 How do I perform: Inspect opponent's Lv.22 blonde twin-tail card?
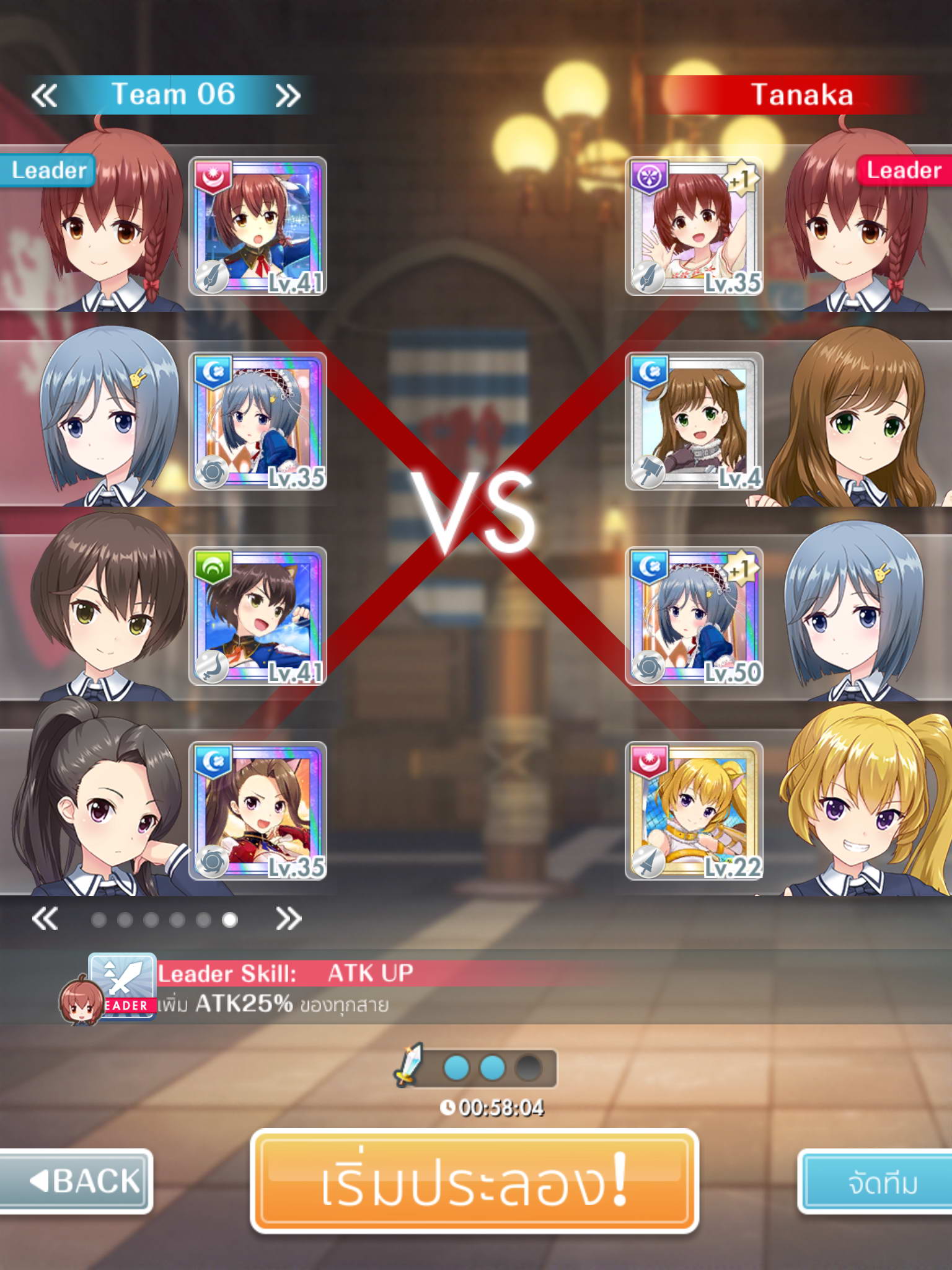(694, 810)
